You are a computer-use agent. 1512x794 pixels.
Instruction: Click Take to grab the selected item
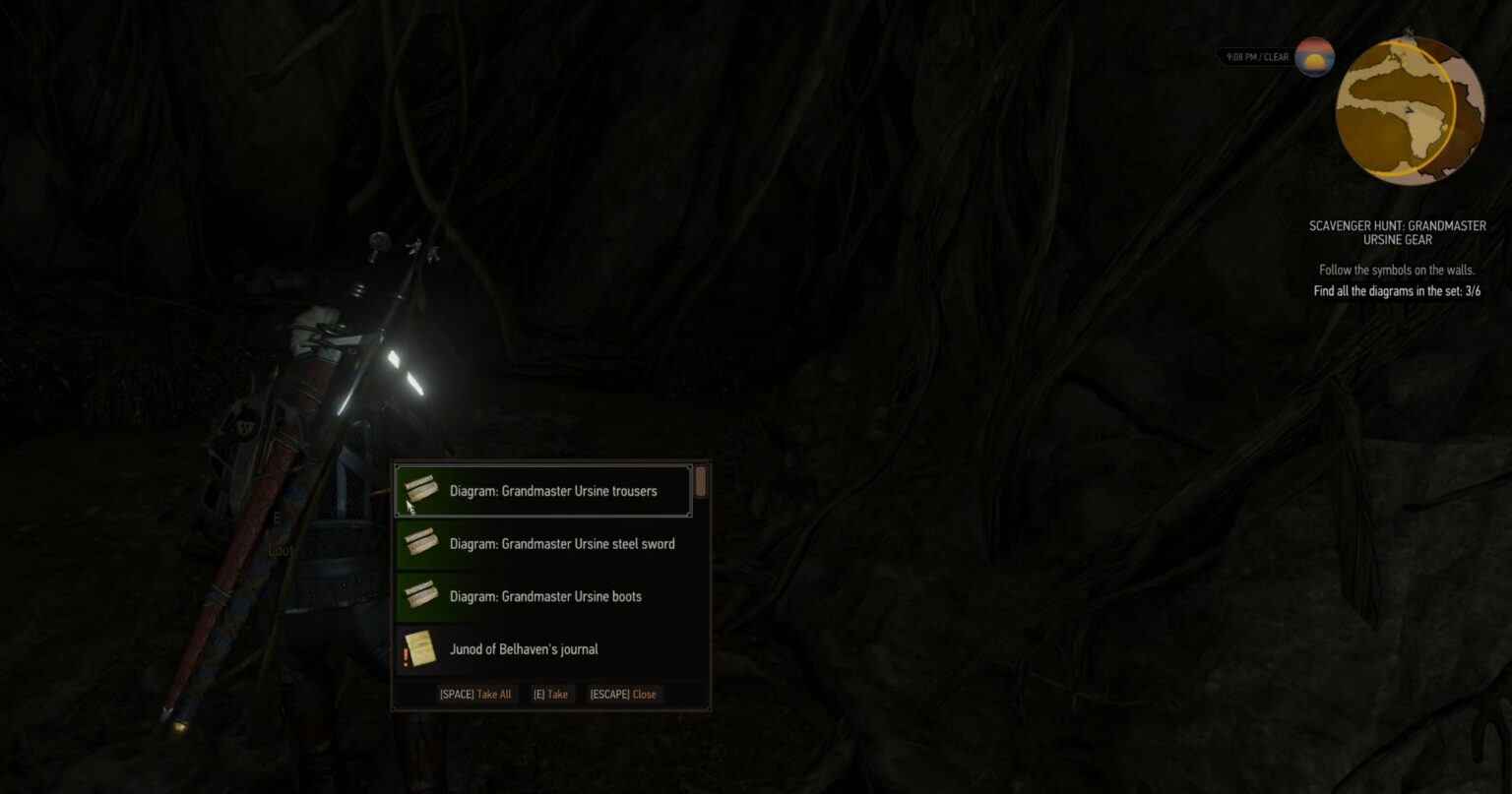pyautogui.click(x=549, y=694)
